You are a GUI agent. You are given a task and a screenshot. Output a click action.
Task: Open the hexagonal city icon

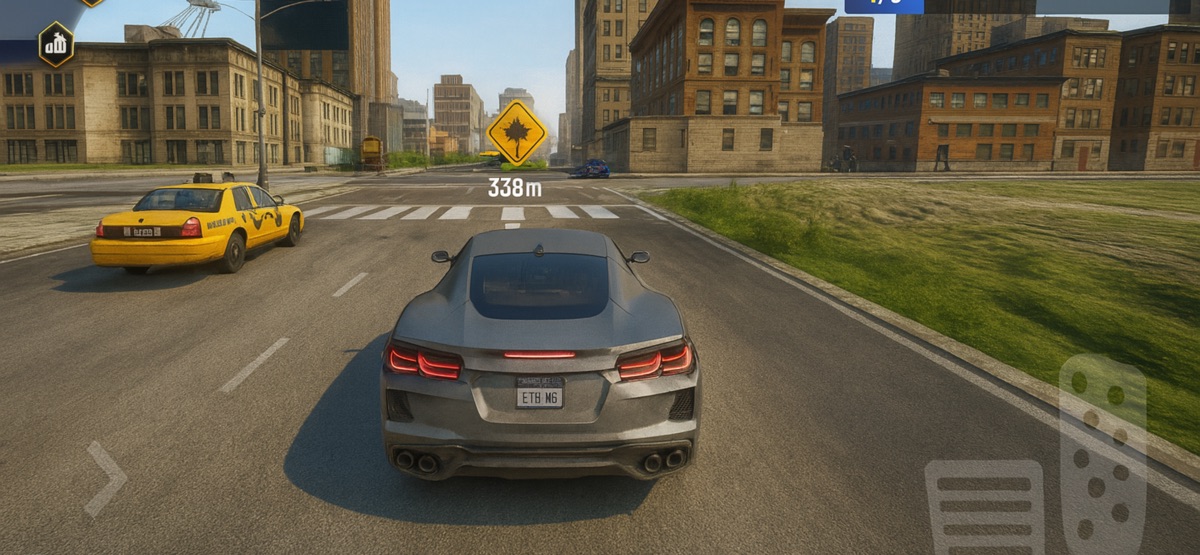coord(56,44)
